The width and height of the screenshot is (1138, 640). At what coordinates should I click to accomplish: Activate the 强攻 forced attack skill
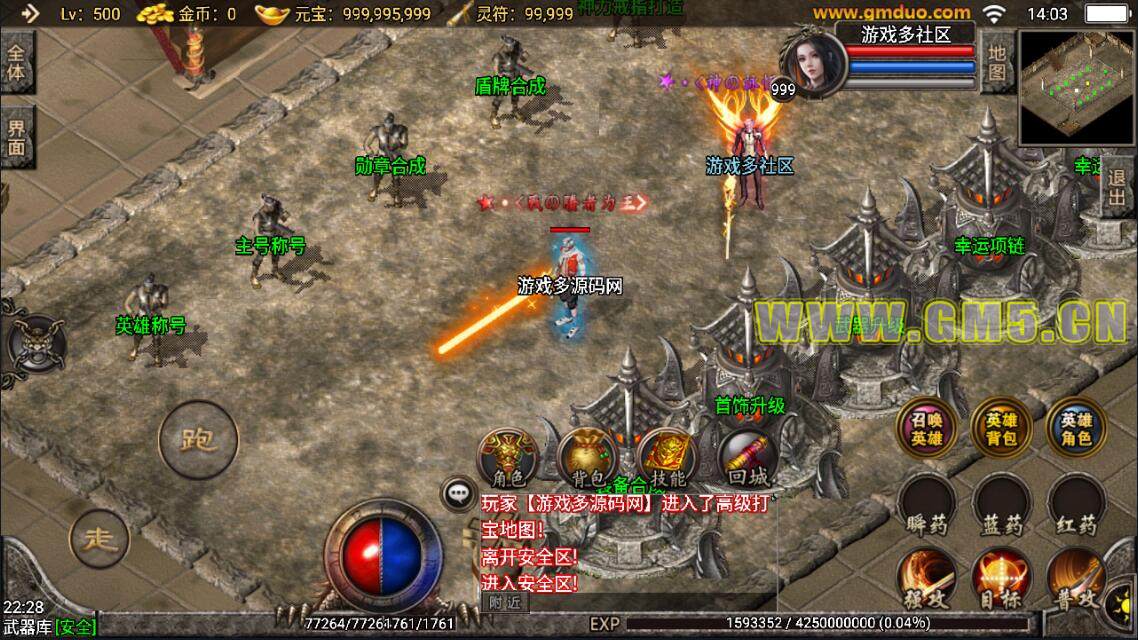pyautogui.click(x=927, y=580)
